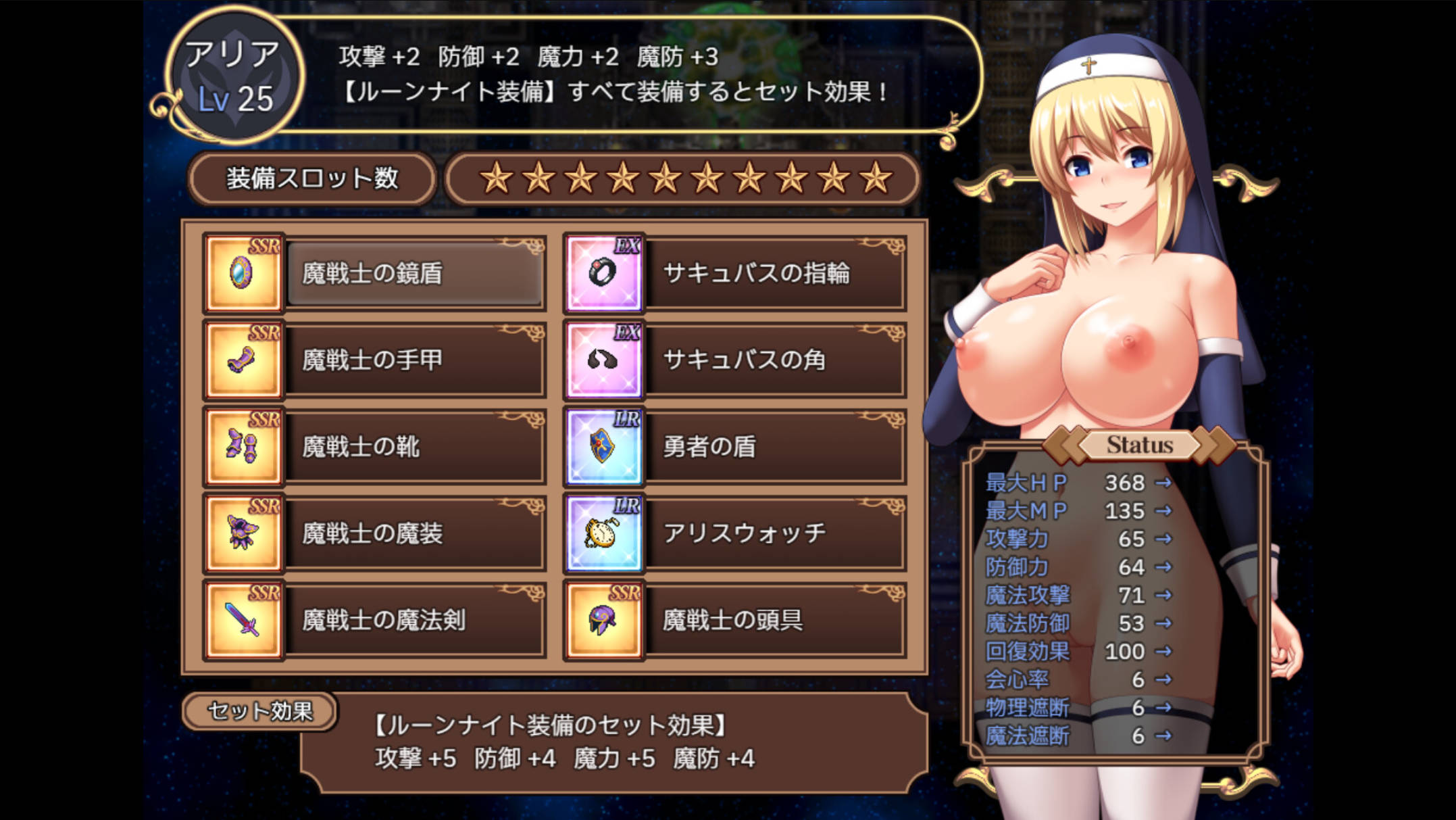Image resolution: width=1456 pixels, height=820 pixels.
Task: Click the 魔戦士の魔装 equipment slot button
Action: pyautogui.click(x=416, y=533)
